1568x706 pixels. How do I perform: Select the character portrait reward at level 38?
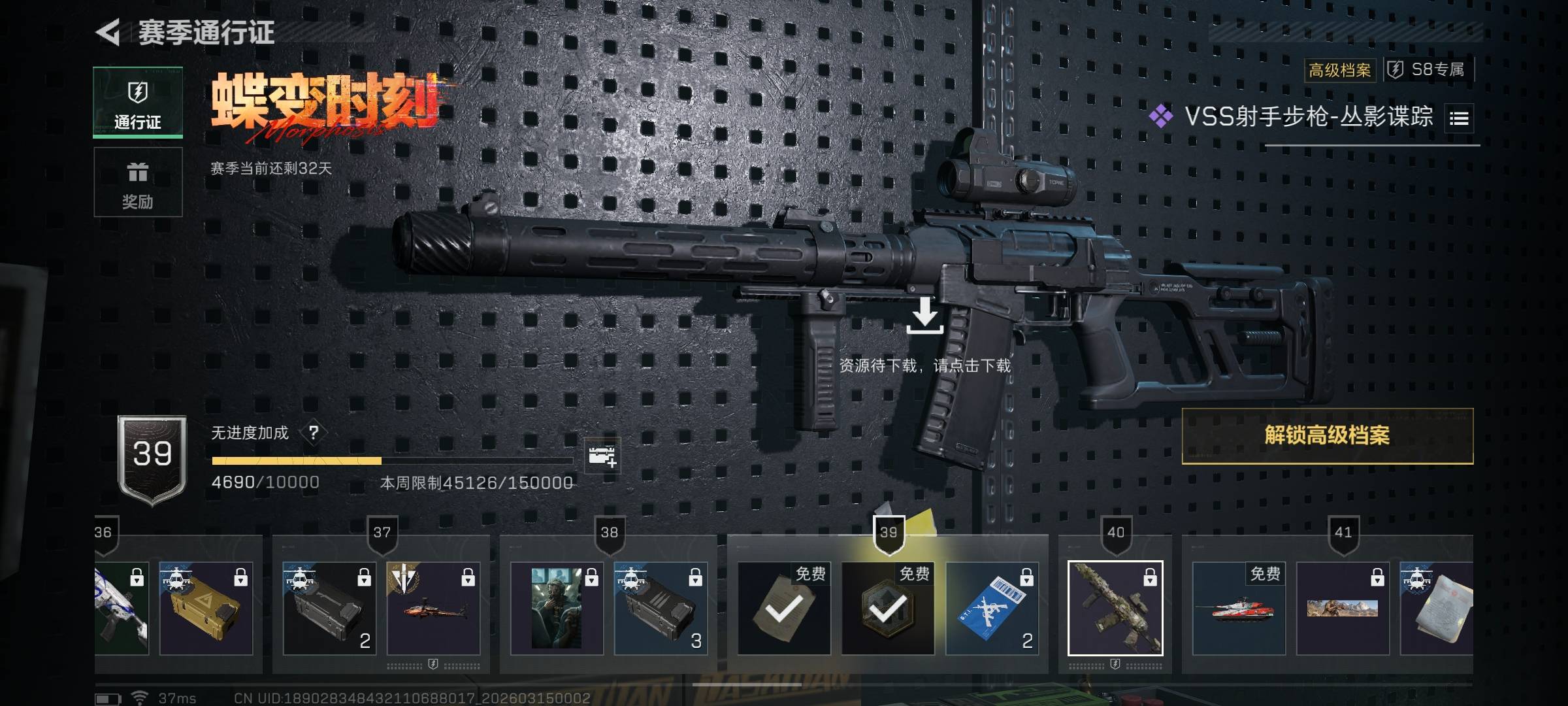click(x=556, y=608)
